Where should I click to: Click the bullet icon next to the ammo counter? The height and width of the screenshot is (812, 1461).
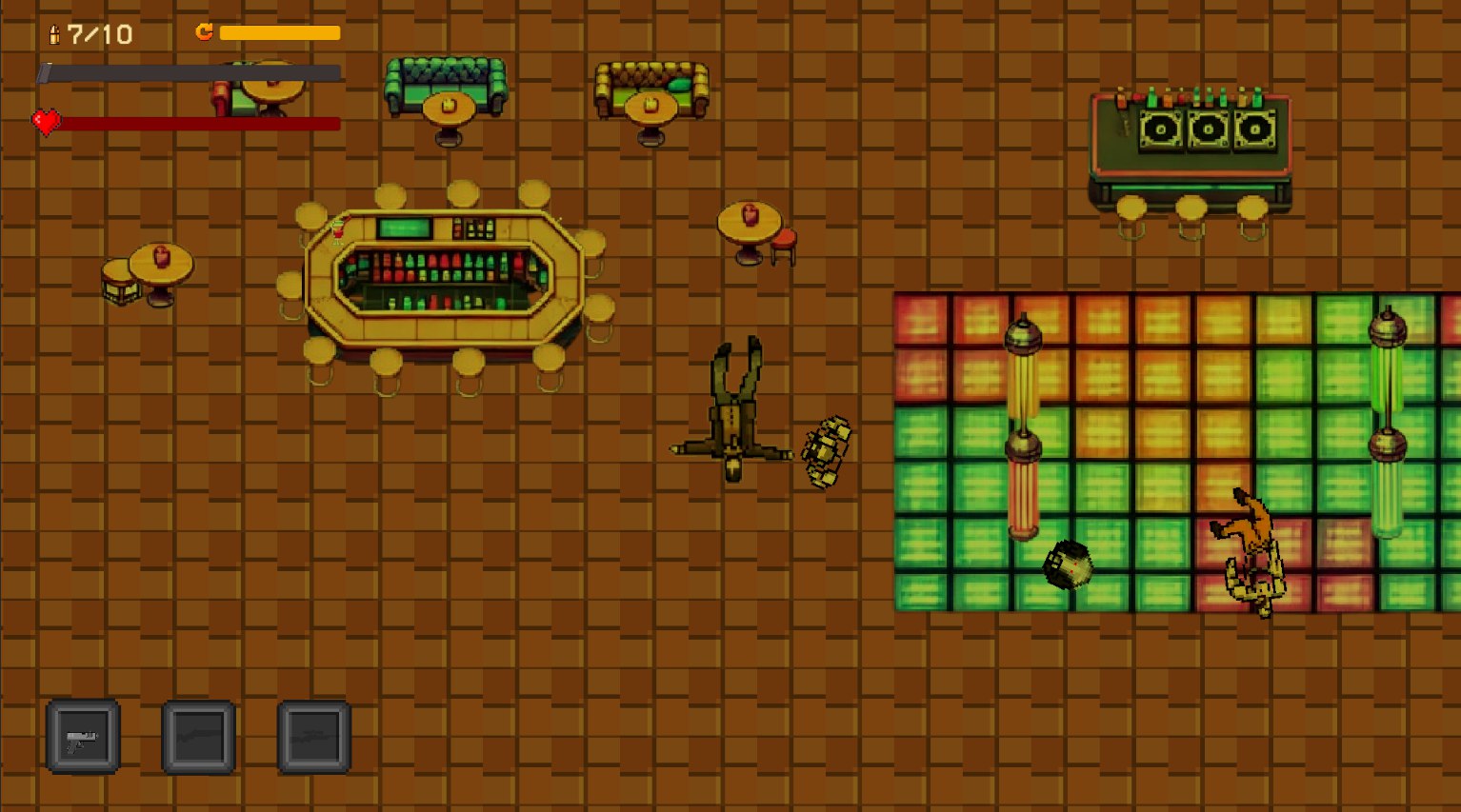pos(52,34)
